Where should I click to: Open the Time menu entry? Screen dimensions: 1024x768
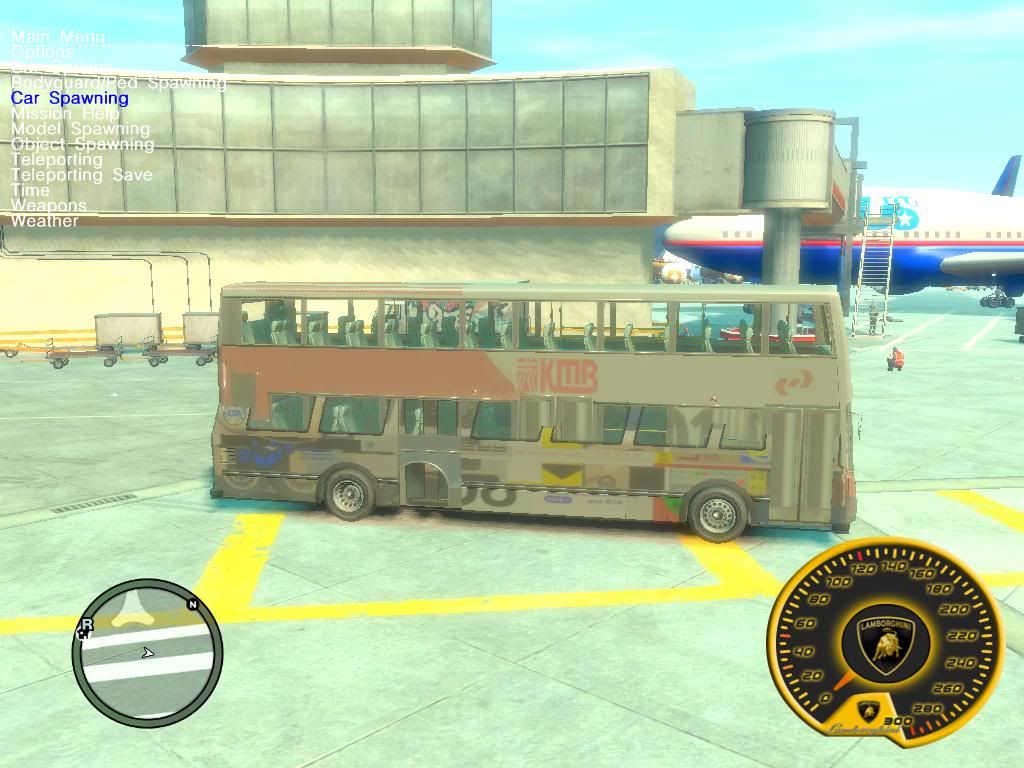coord(30,190)
